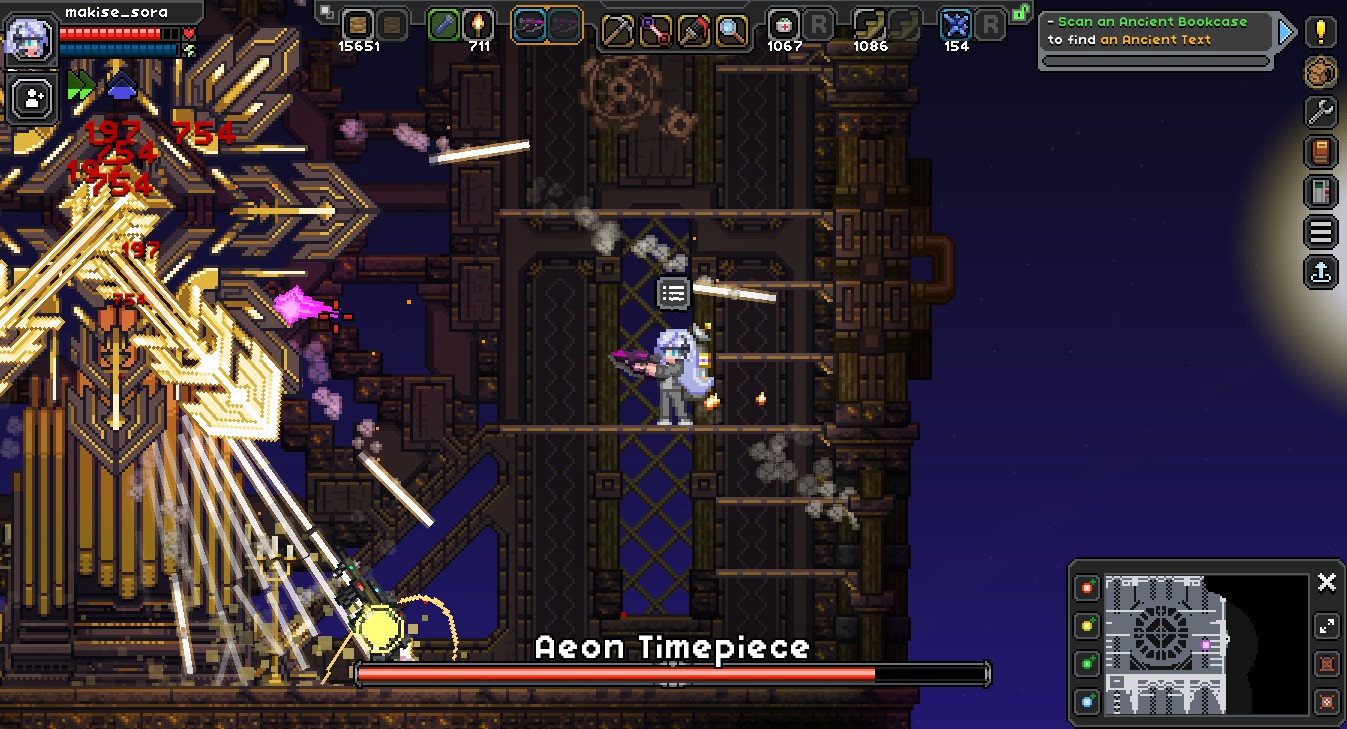Select the Wiring tool
The height and width of the screenshot is (729, 1347).
click(x=656, y=29)
